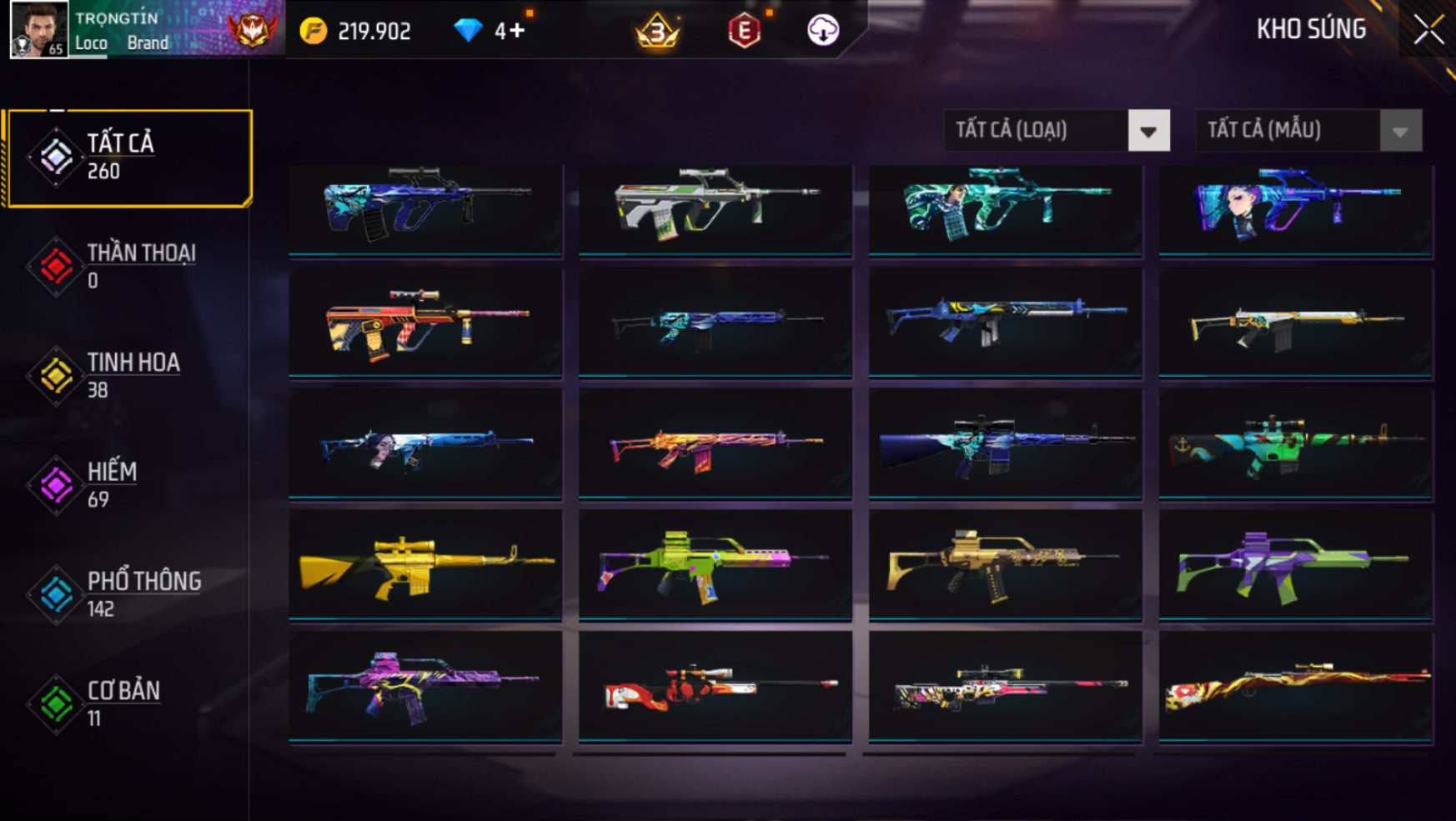Image resolution: width=1456 pixels, height=821 pixels.
Task: Open the crown number 3 badge
Action: coord(657,32)
